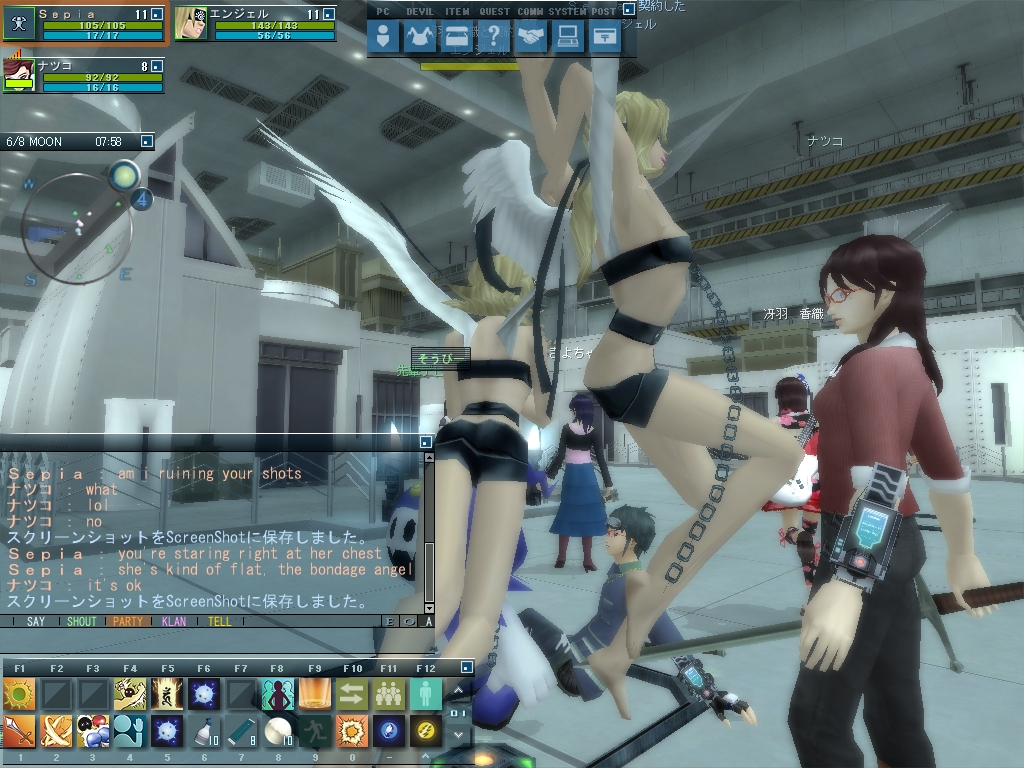1024x768 pixels.
Task: Open the ITEM chest menu
Action: click(x=457, y=37)
